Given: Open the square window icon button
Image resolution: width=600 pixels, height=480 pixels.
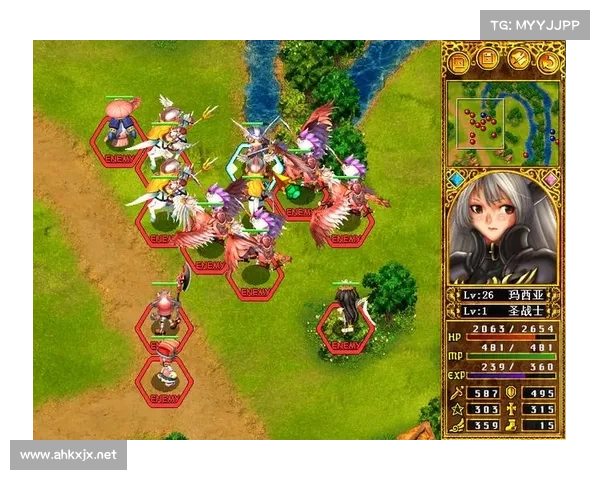Looking at the screenshot, I should [460, 62].
